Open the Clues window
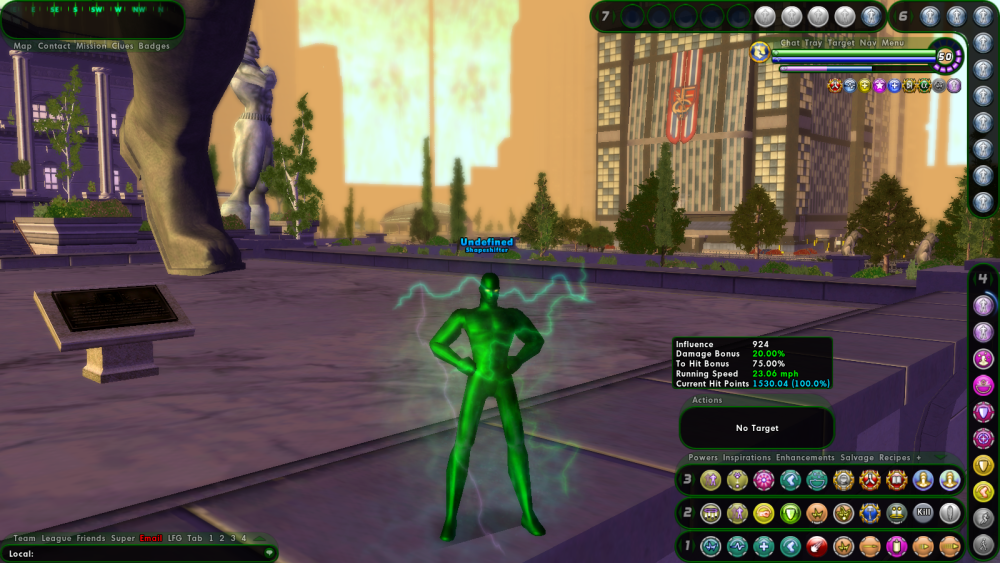The image size is (1000, 563). pos(123,46)
